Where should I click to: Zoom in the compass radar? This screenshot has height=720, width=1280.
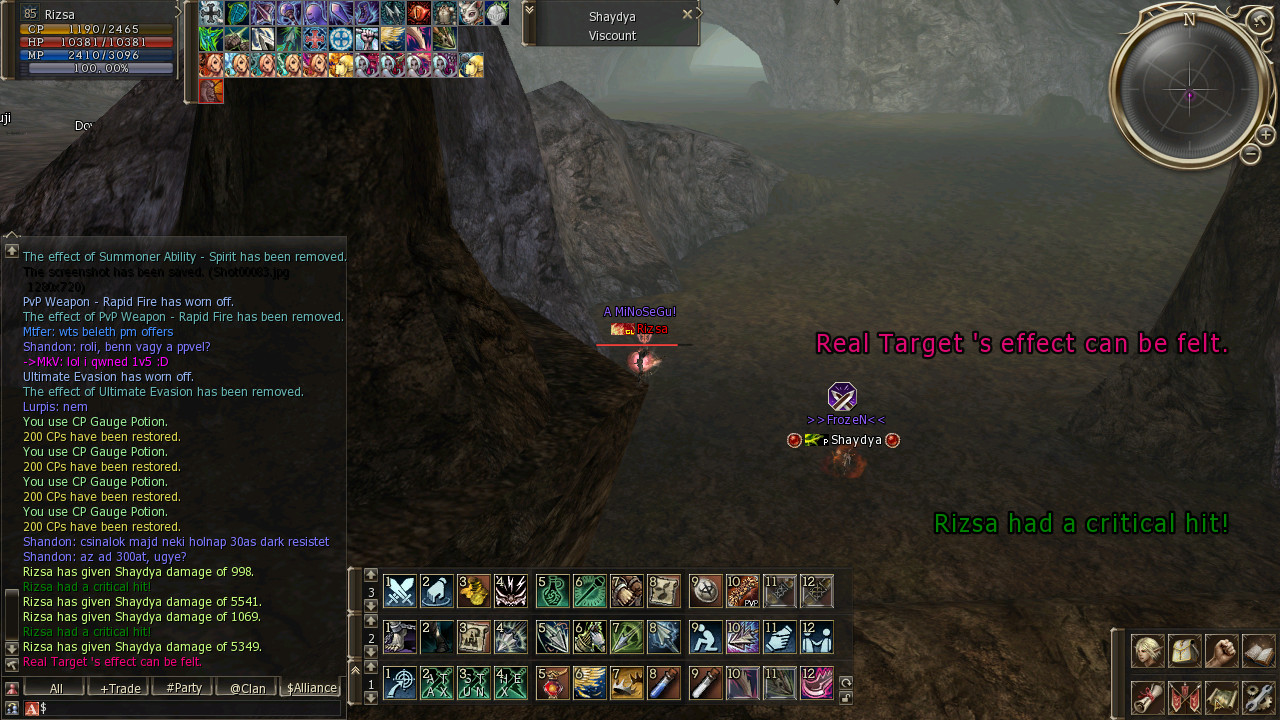click(x=1265, y=135)
